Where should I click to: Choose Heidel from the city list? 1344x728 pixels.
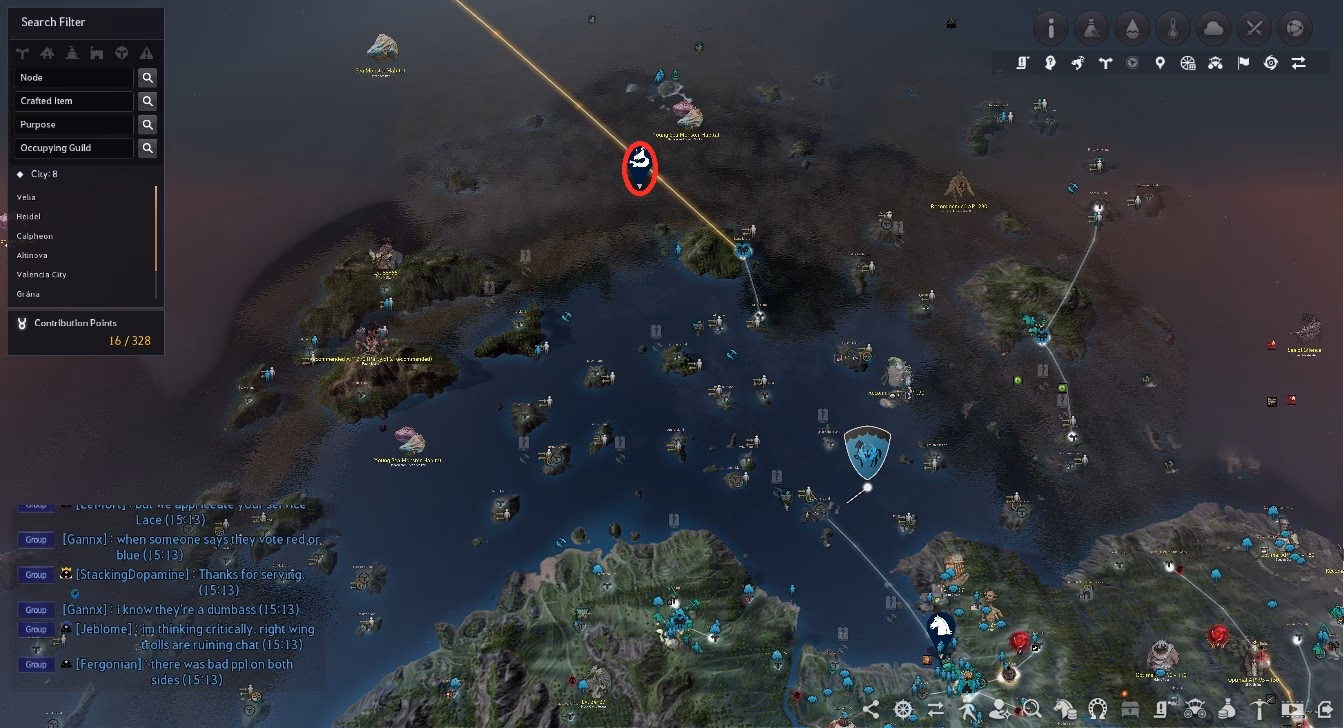pyautogui.click(x=28, y=216)
